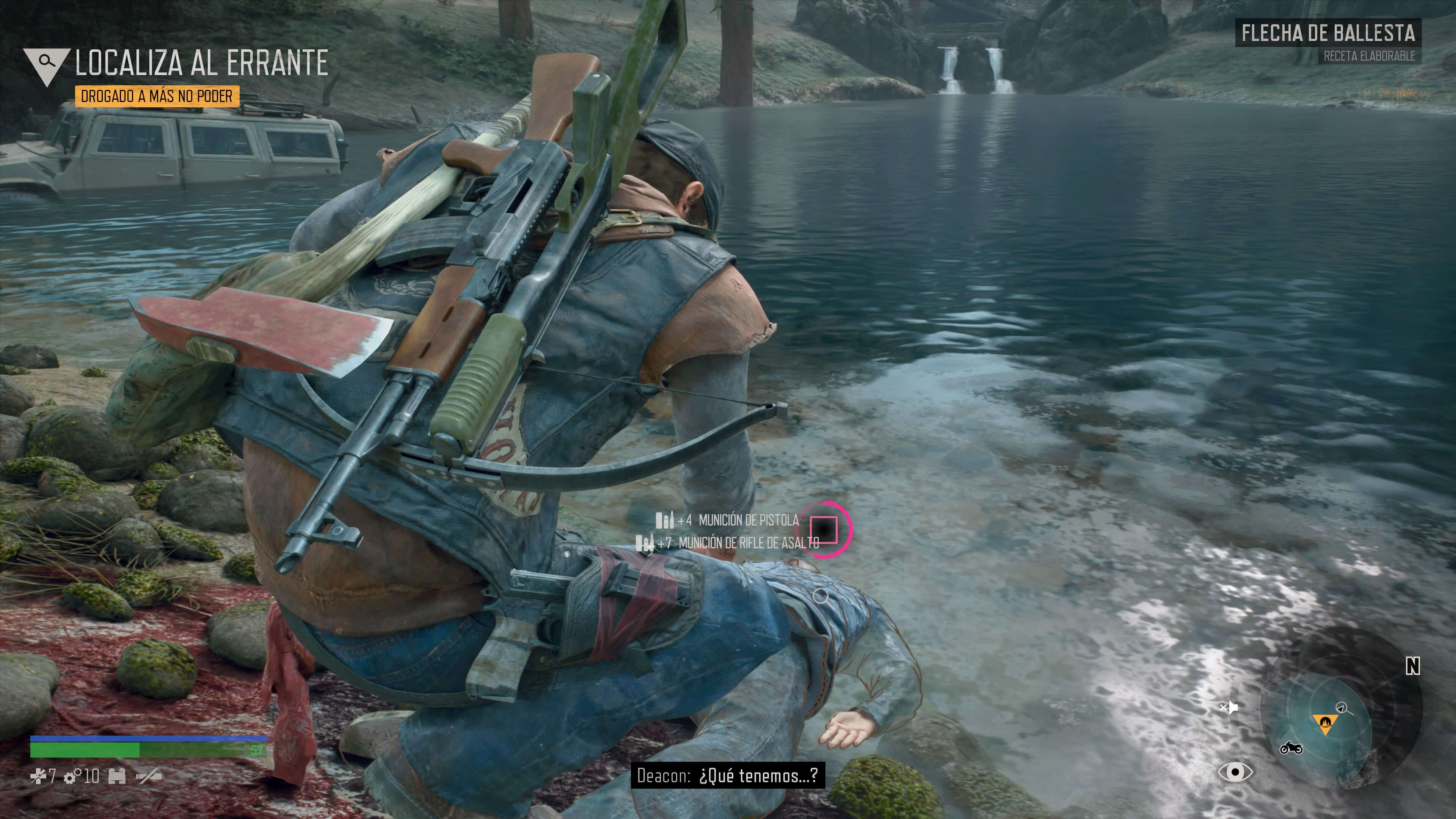The image size is (1456, 819).
Task: Select the medkit cross icon
Action: pos(38,777)
